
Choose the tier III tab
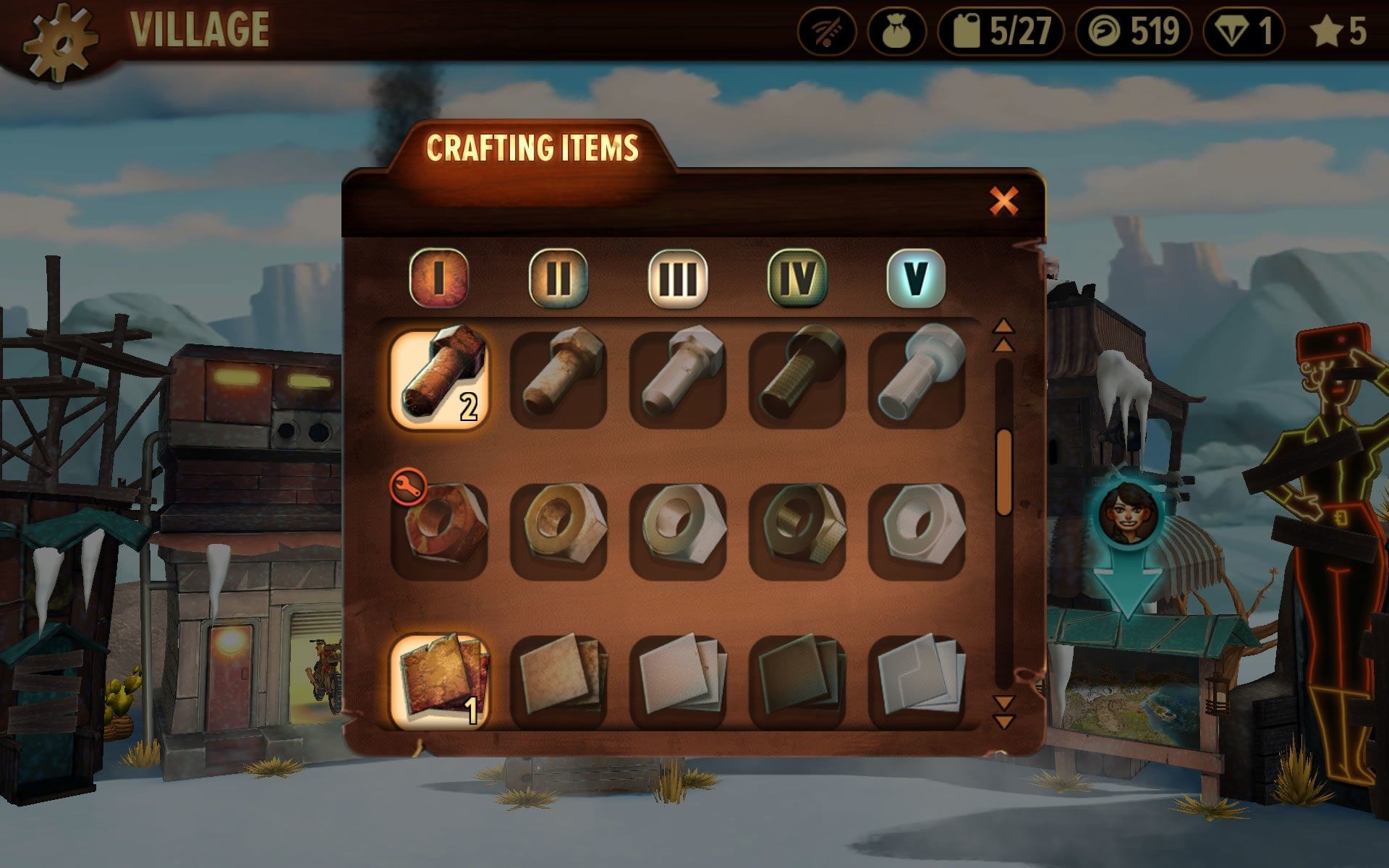tap(677, 278)
